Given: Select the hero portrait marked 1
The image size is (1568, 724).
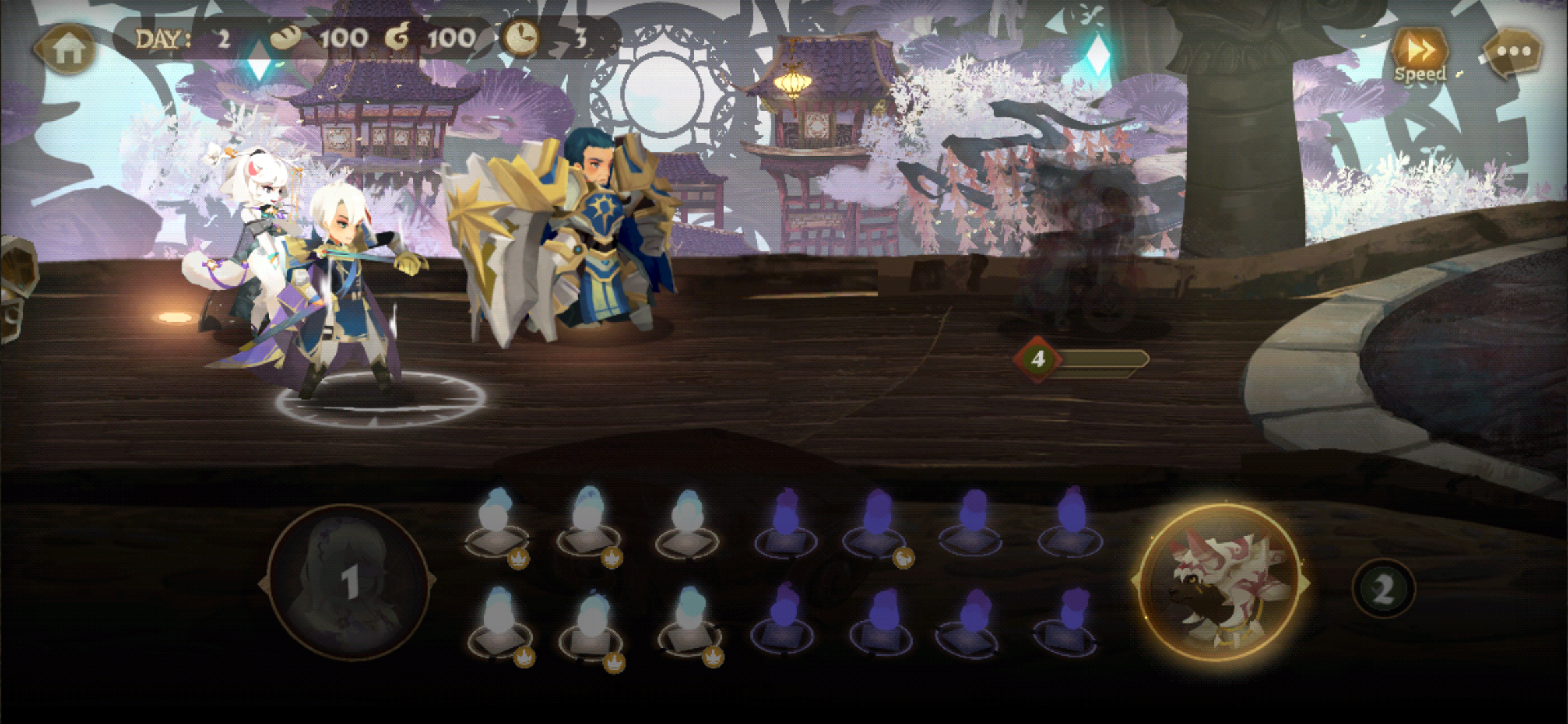Looking at the screenshot, I should click(348, 581).
